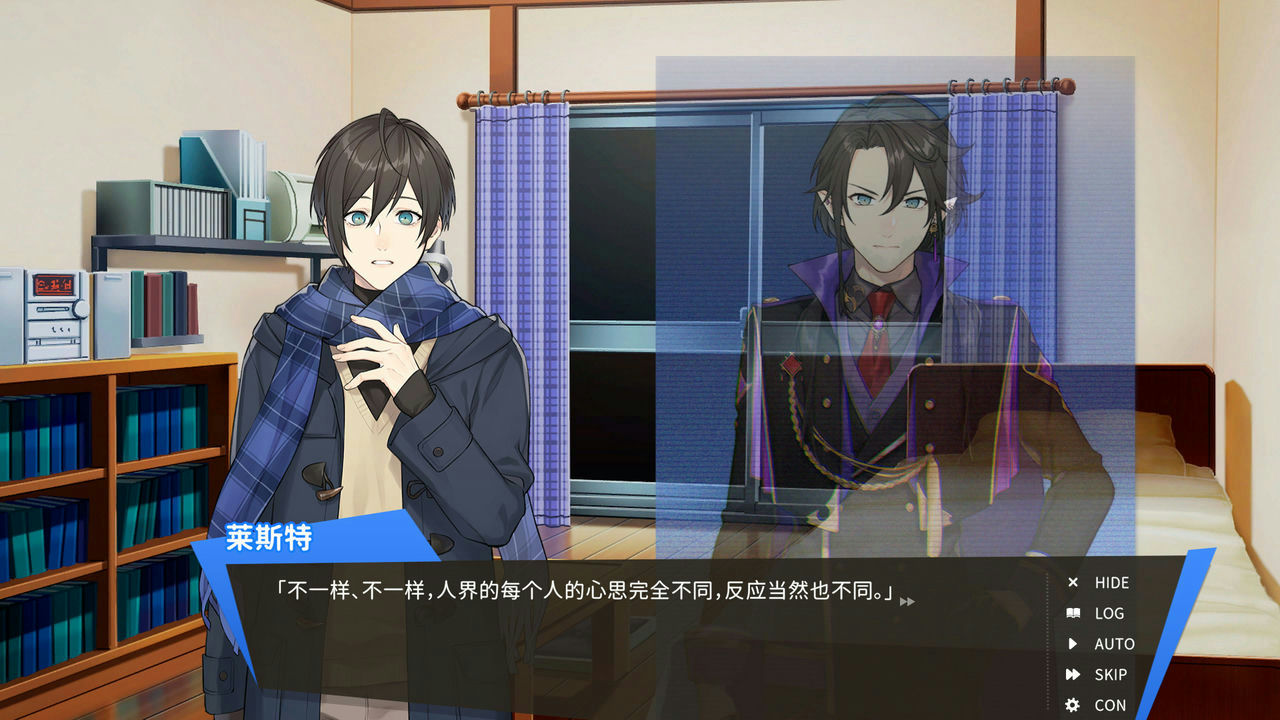Toggle automatic text advancing
Viewport: 1280px width, 720px height.
(1112, 644)
